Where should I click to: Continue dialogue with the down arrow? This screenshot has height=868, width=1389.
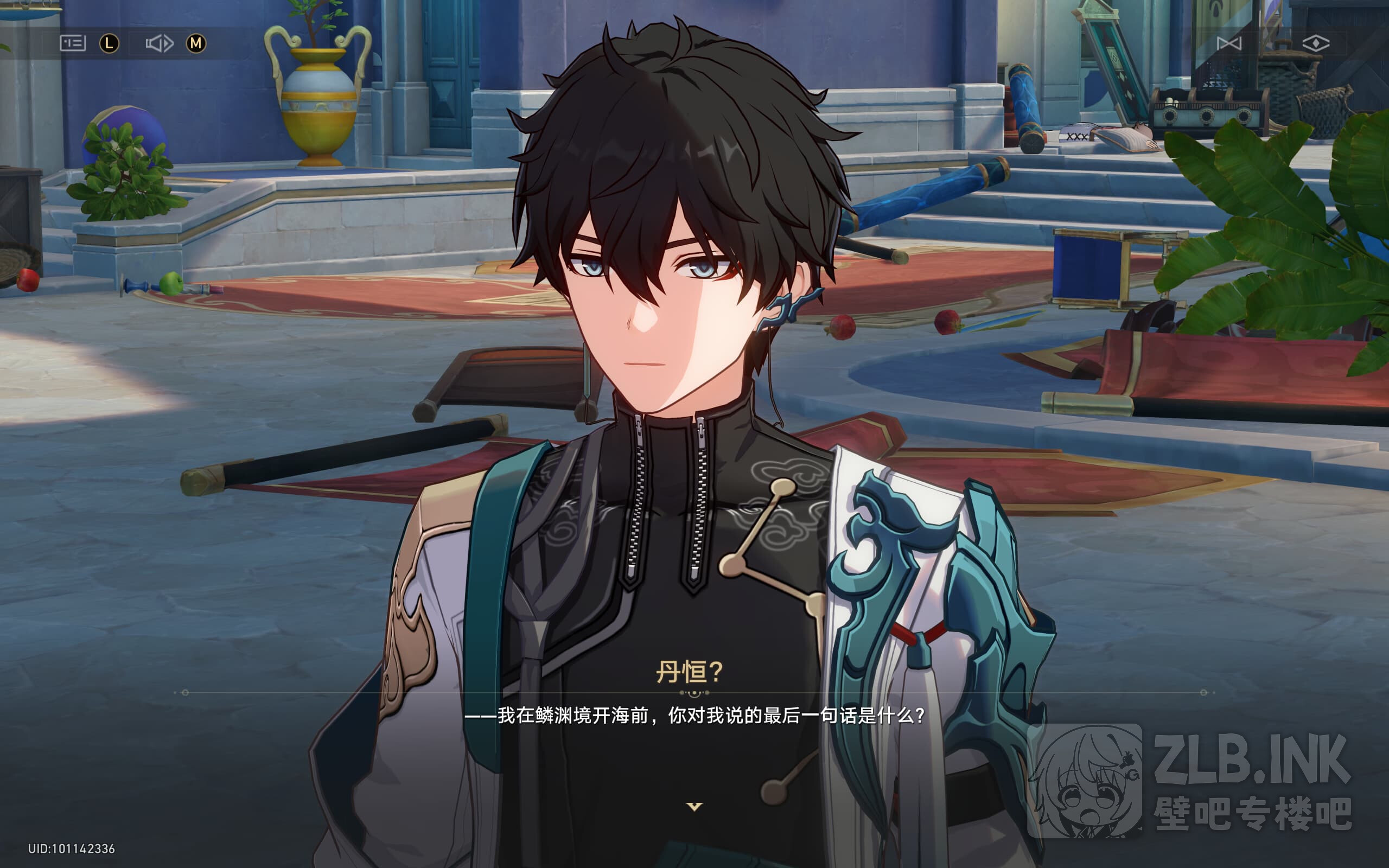694,807
